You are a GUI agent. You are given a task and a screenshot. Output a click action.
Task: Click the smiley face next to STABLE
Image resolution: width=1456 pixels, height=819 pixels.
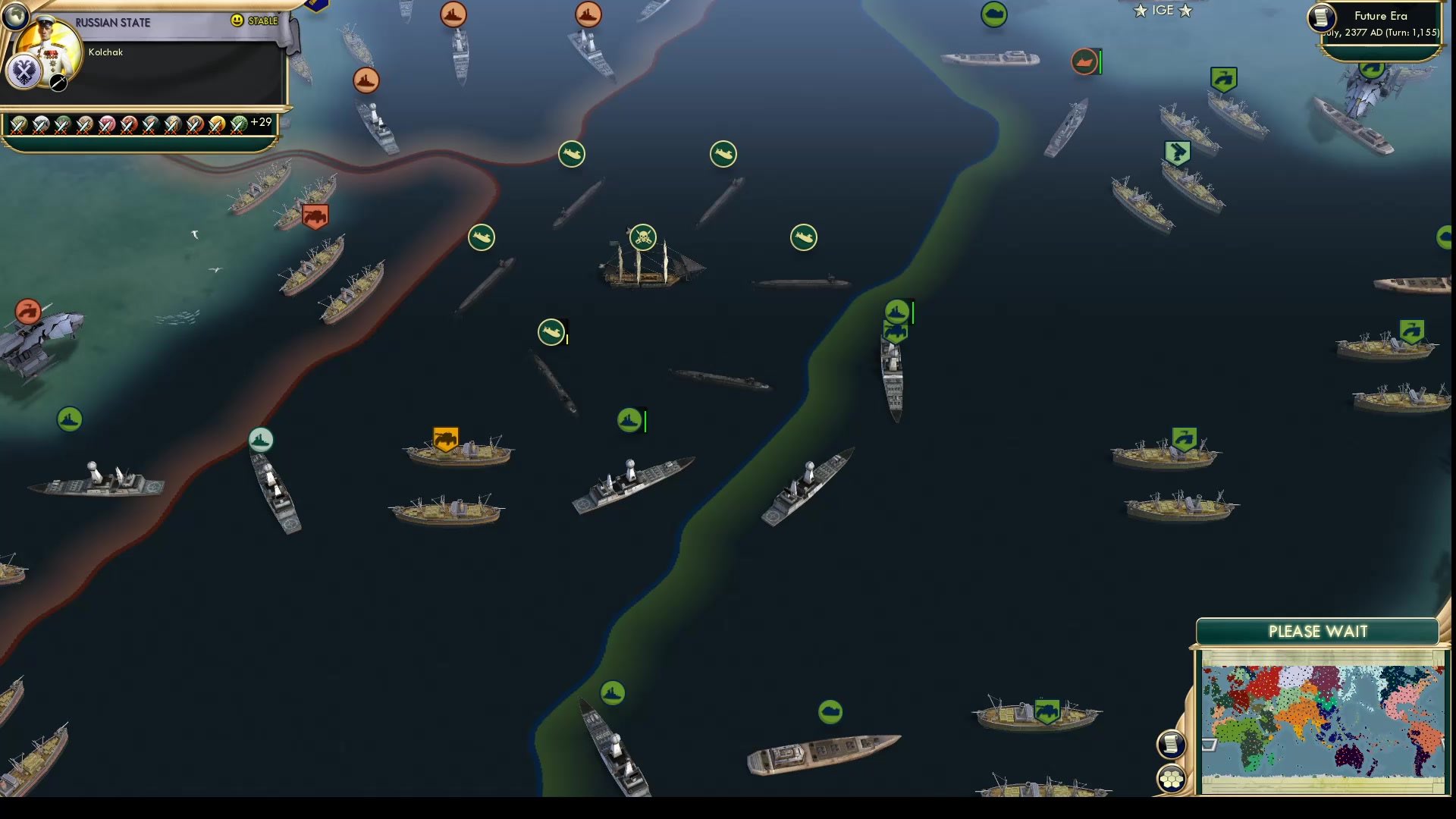pyautogui.click(x=238, y=23)
